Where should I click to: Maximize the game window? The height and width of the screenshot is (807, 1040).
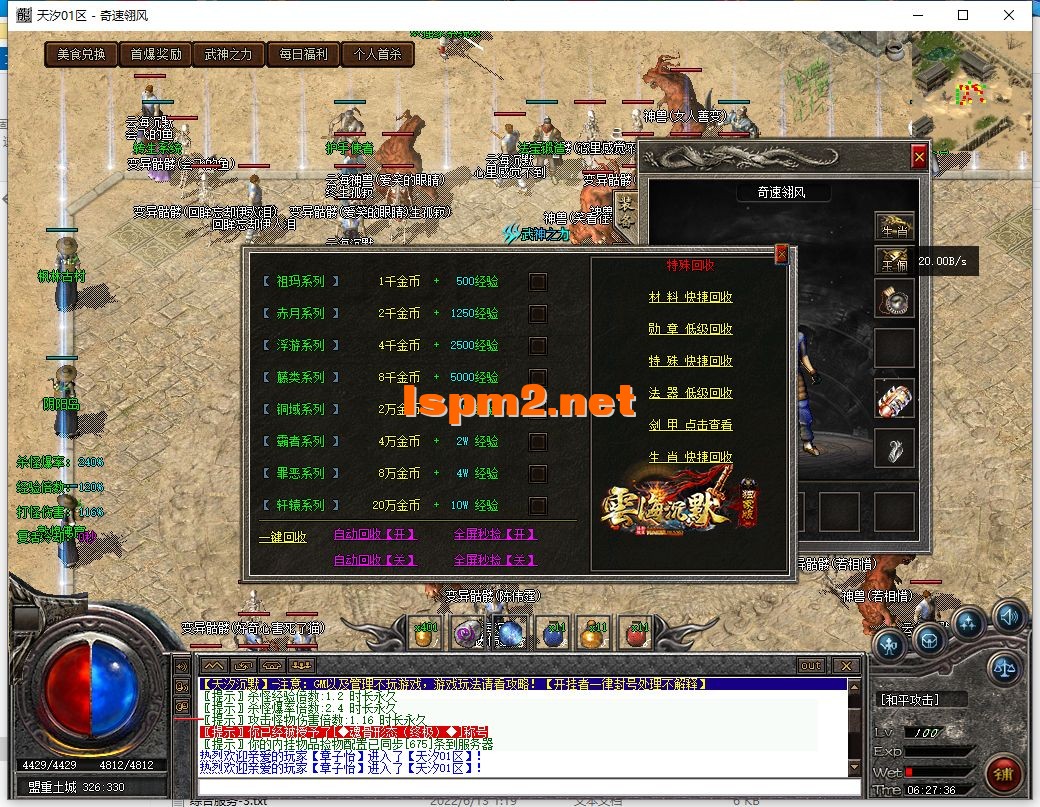963,15
